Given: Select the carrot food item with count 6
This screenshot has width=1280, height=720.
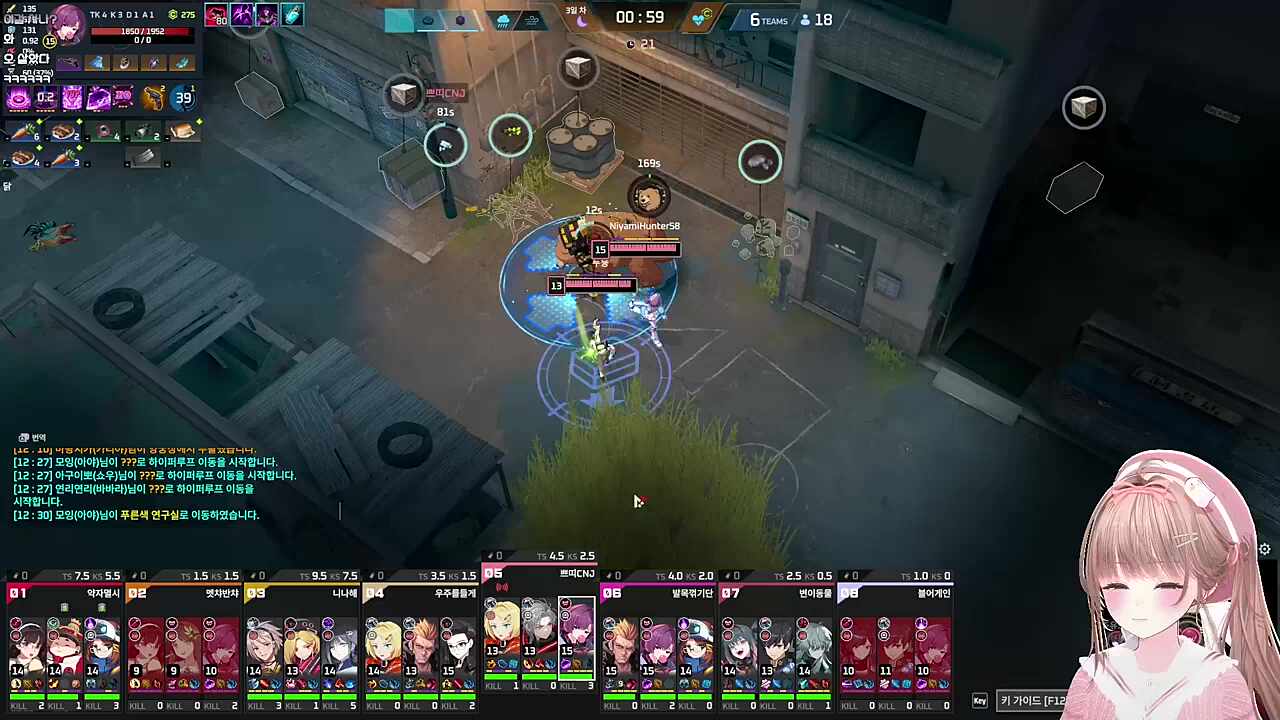Looking at the screenshot, I should click(x=22, y=133).
